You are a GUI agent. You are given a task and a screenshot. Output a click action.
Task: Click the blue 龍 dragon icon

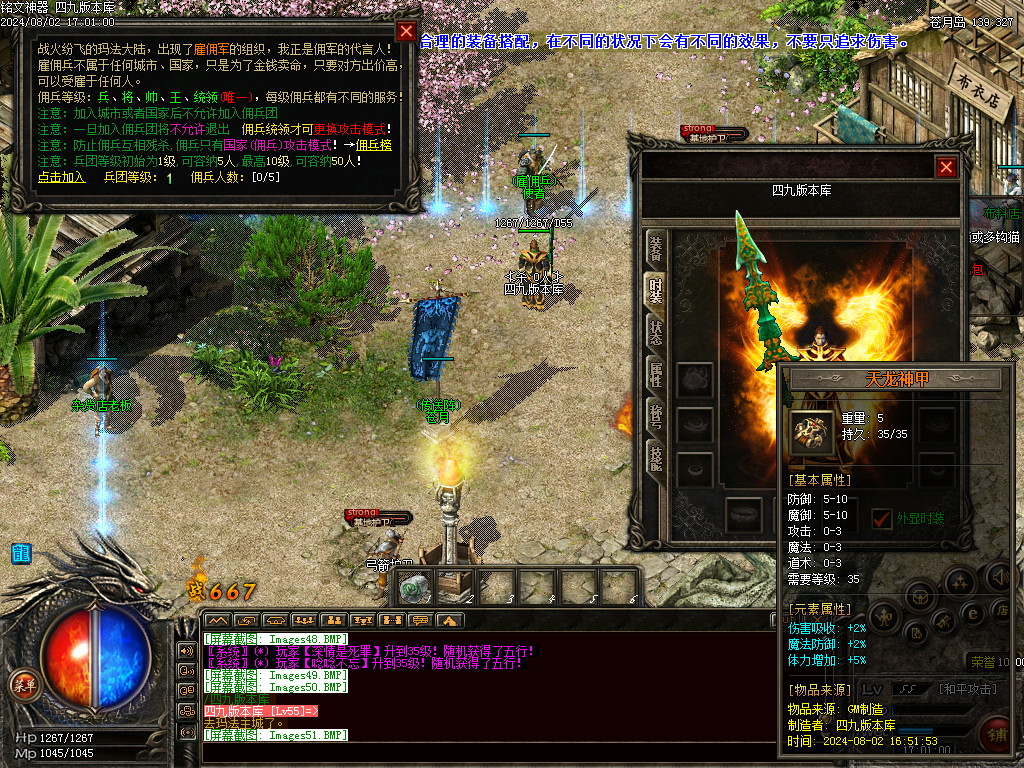21,553
